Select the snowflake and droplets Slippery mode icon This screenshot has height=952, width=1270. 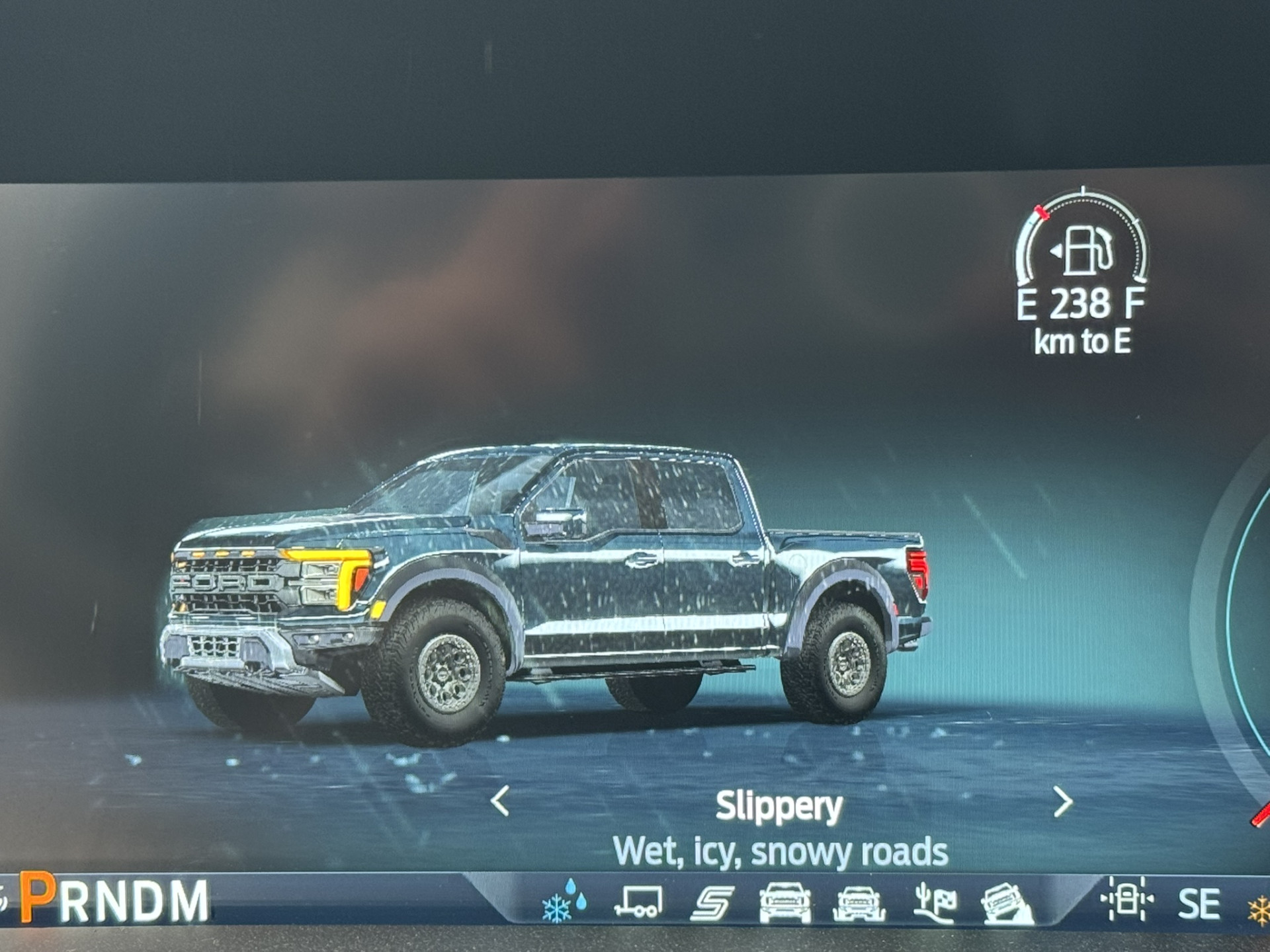pyautogui.click(x=563, y=901)
